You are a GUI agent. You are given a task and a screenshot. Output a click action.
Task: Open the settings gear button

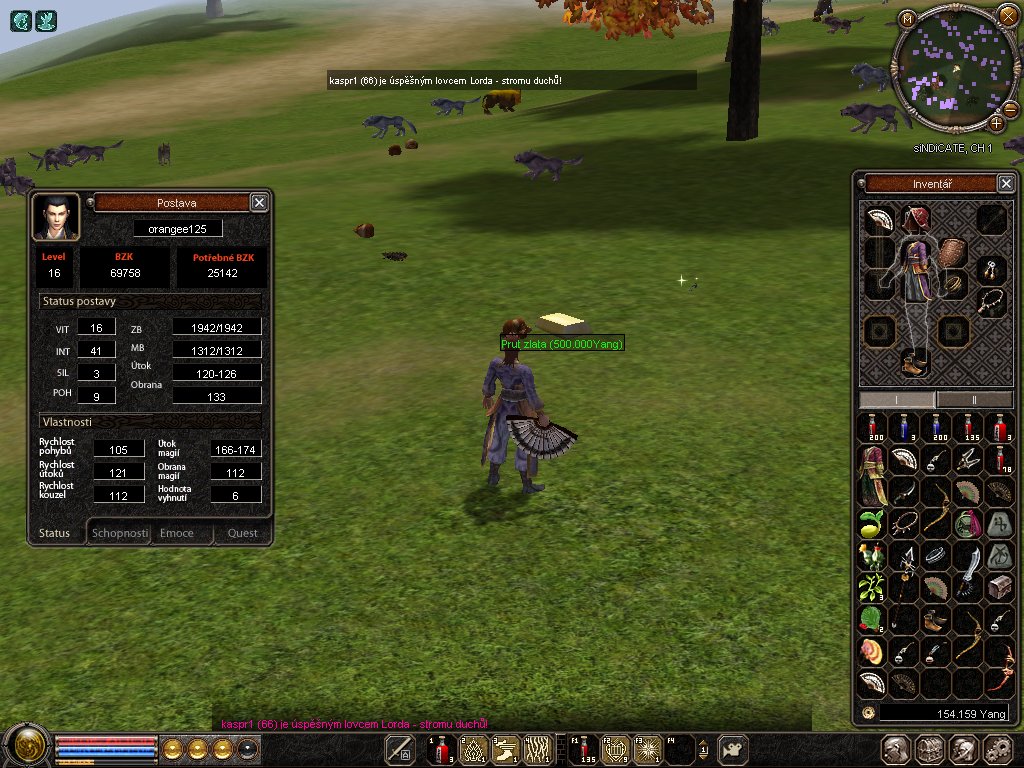[997, 749]
